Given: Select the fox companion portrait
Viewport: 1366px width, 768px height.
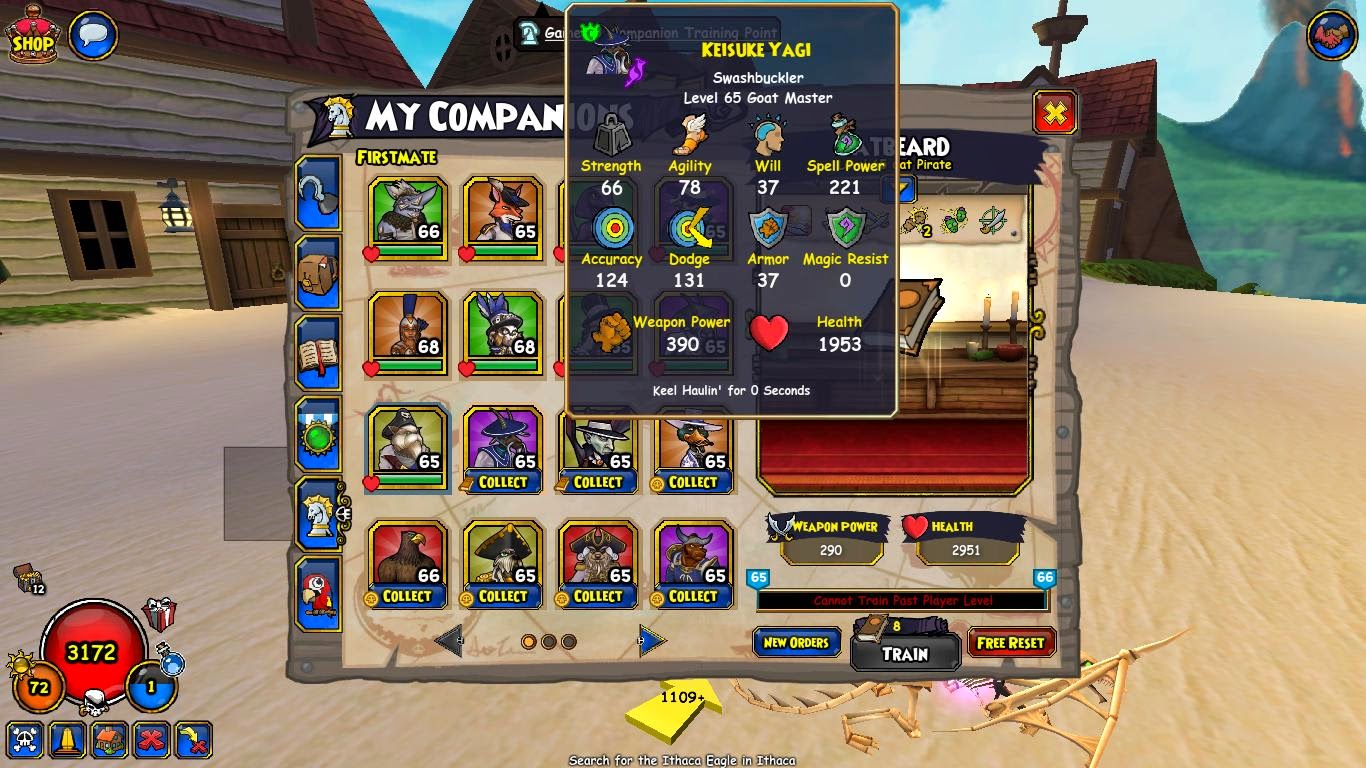Looking at the screenshot, I should (502, 211).
